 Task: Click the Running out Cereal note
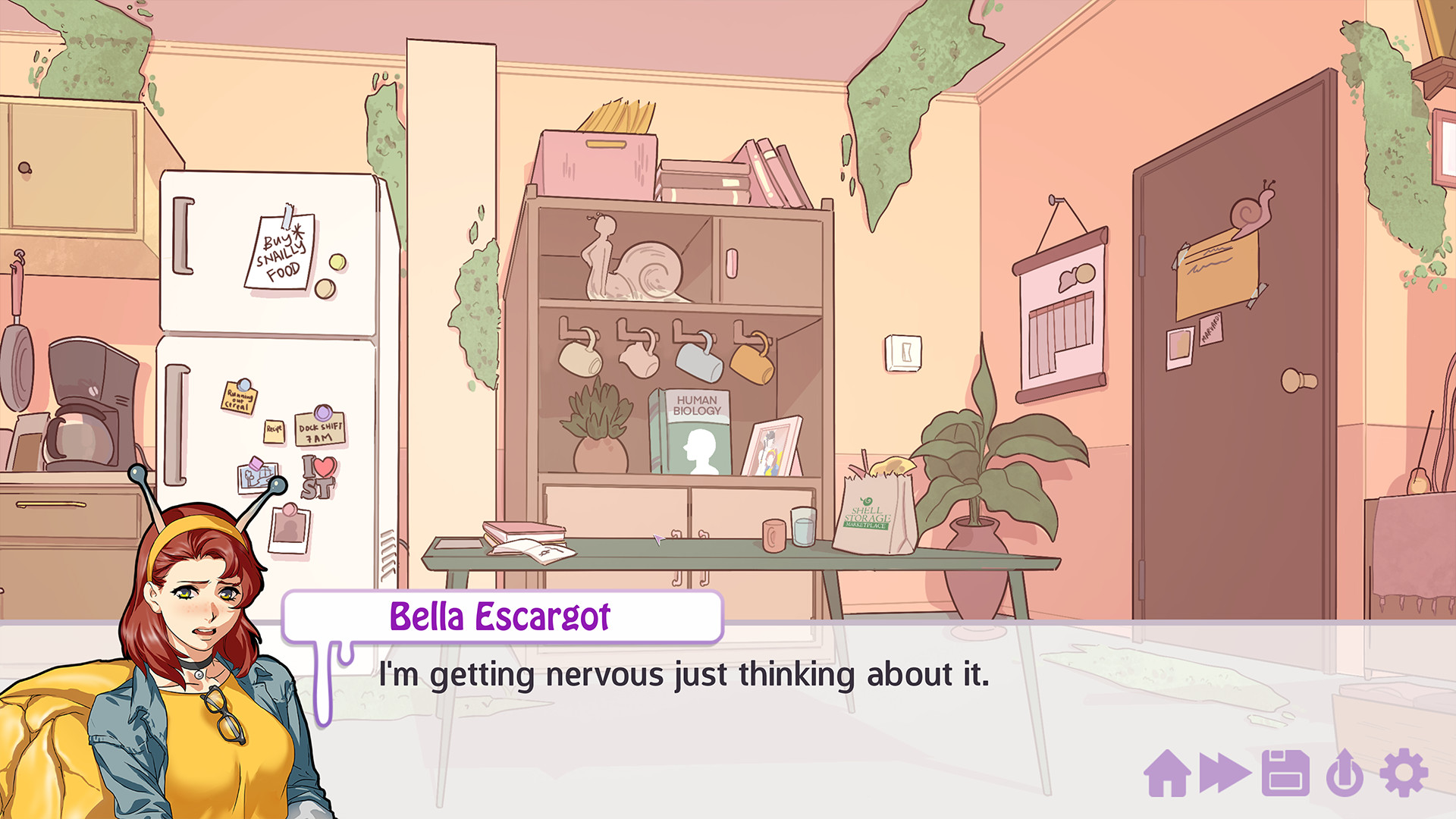tap(240, 398)
